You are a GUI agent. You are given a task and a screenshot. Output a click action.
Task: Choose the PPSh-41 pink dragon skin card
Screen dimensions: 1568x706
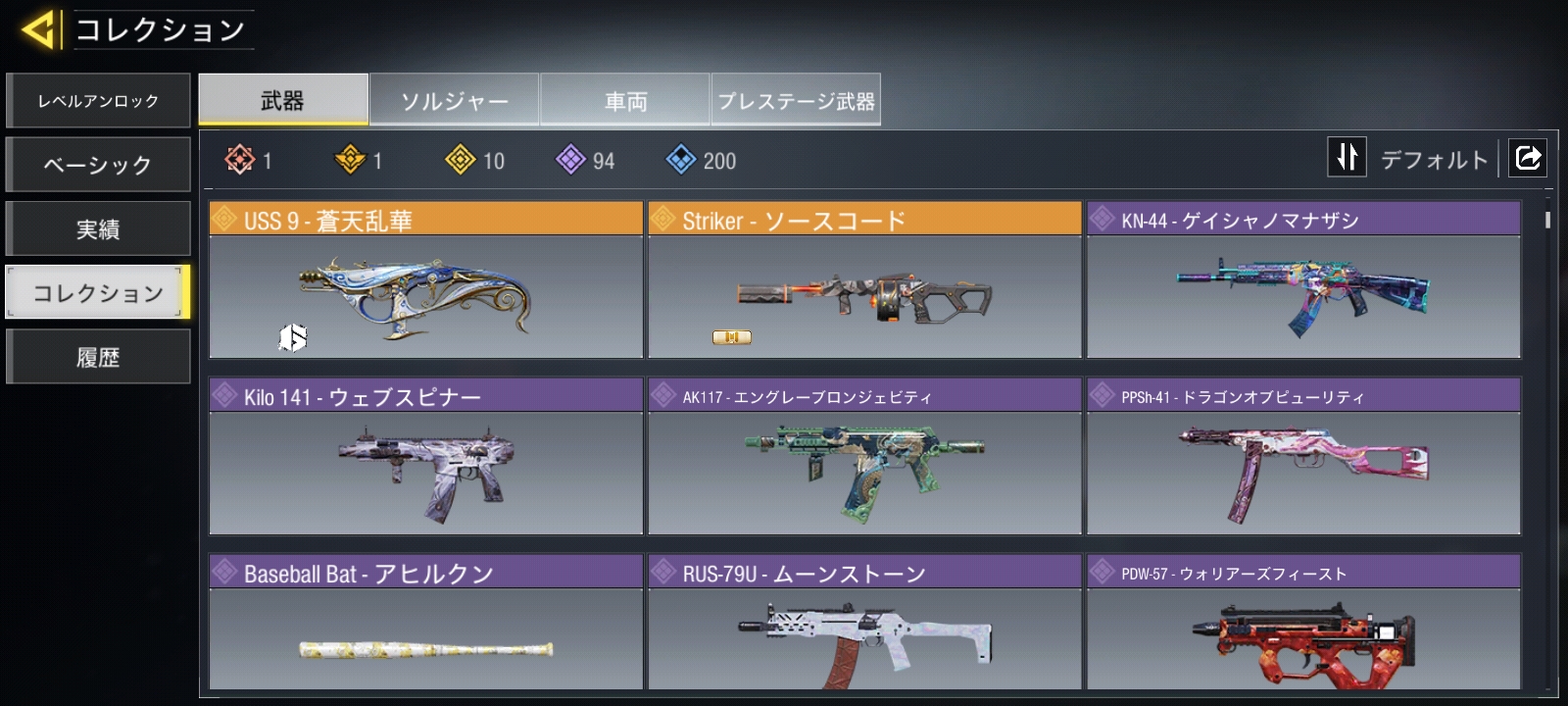1303,457
